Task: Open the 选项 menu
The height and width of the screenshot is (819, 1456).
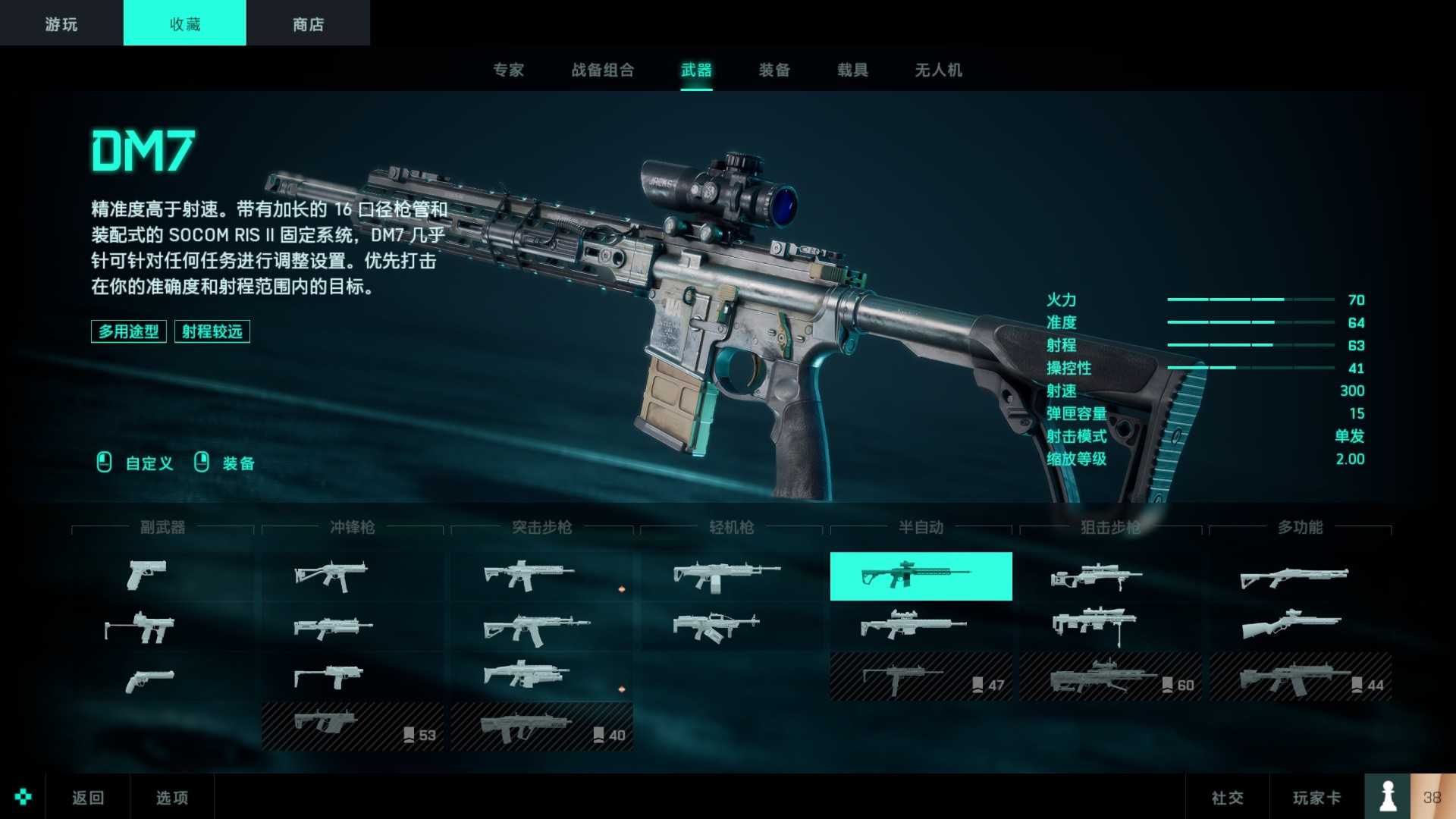Action: (x=171, y=797)
